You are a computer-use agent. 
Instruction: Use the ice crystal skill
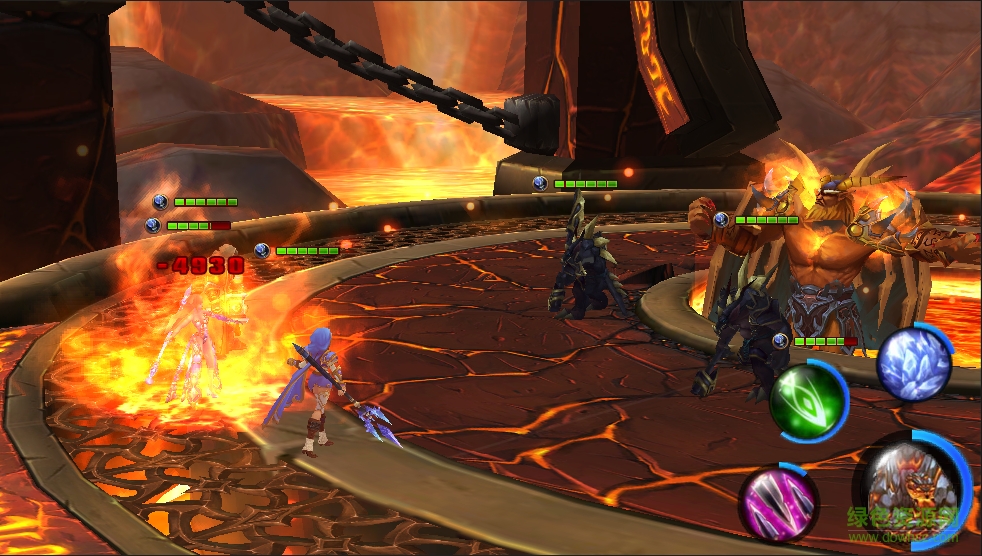coord(912,363)
